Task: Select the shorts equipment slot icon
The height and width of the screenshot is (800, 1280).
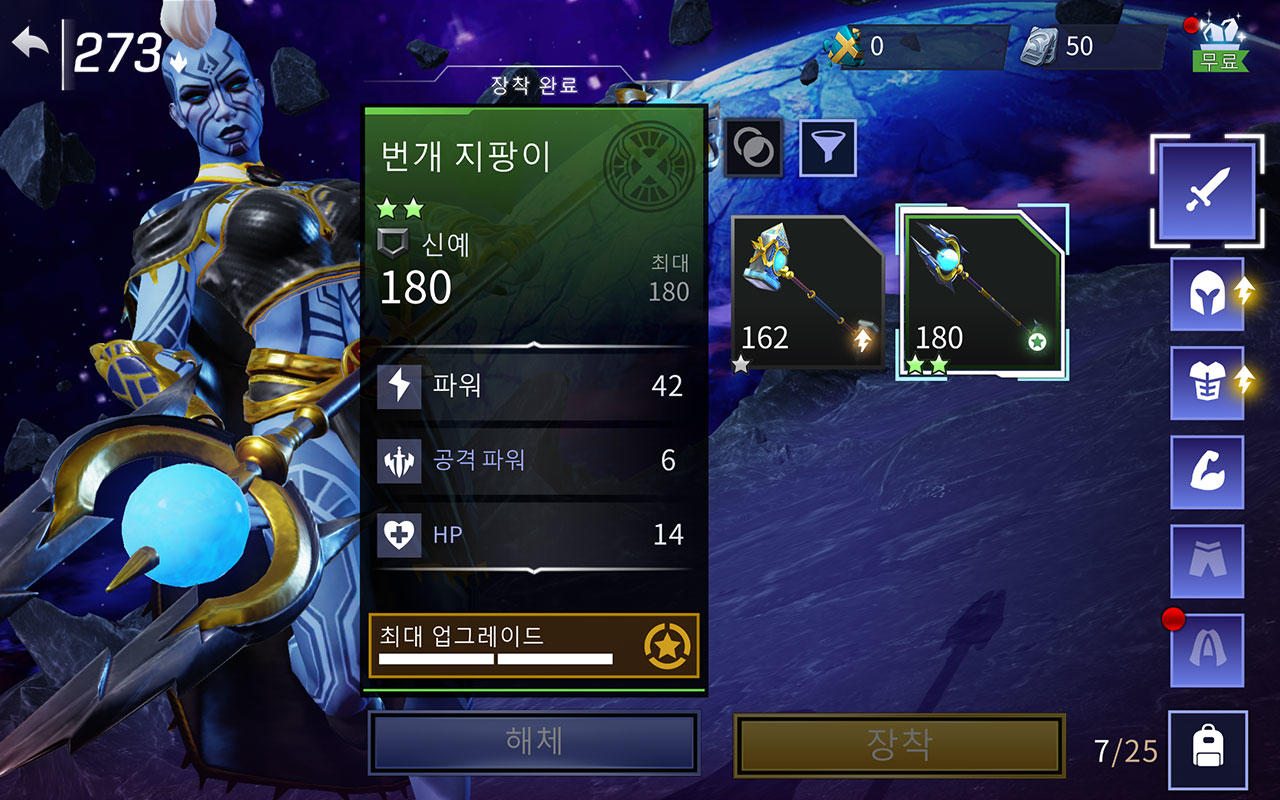Action: tap(1206, 560)
